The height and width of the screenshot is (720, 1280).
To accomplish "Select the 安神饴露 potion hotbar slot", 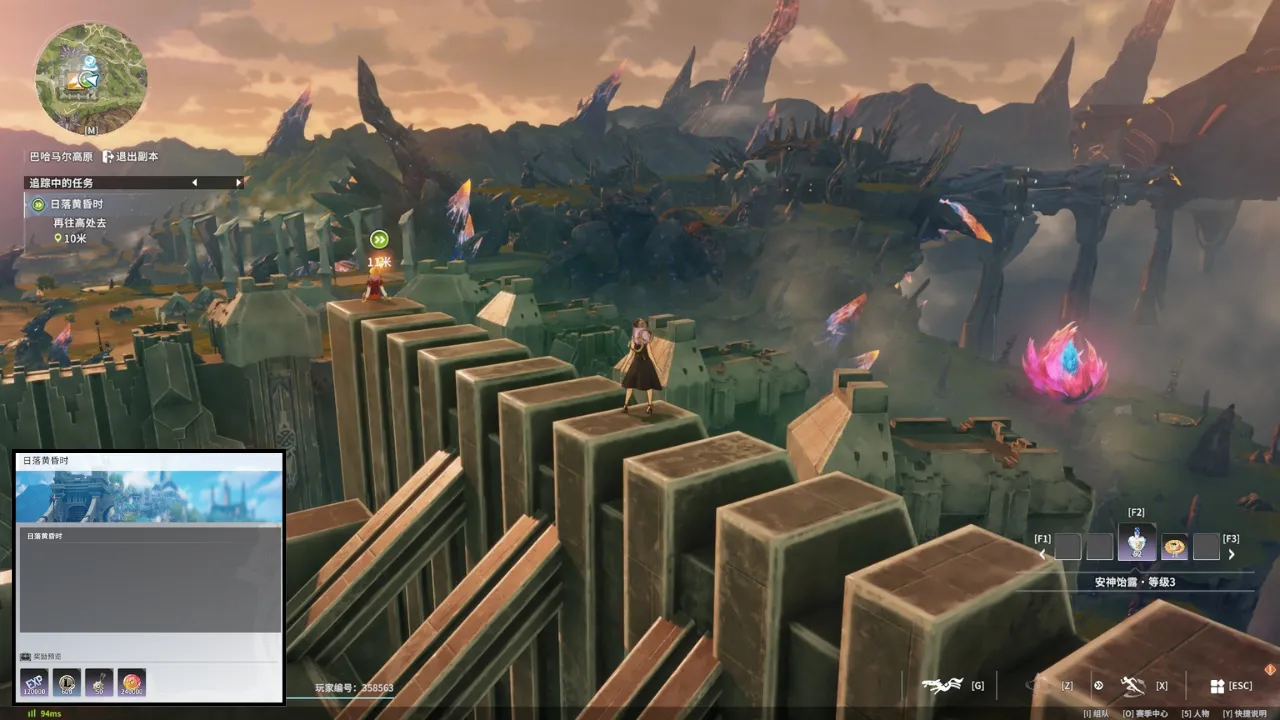I will tap(1136, 543).
